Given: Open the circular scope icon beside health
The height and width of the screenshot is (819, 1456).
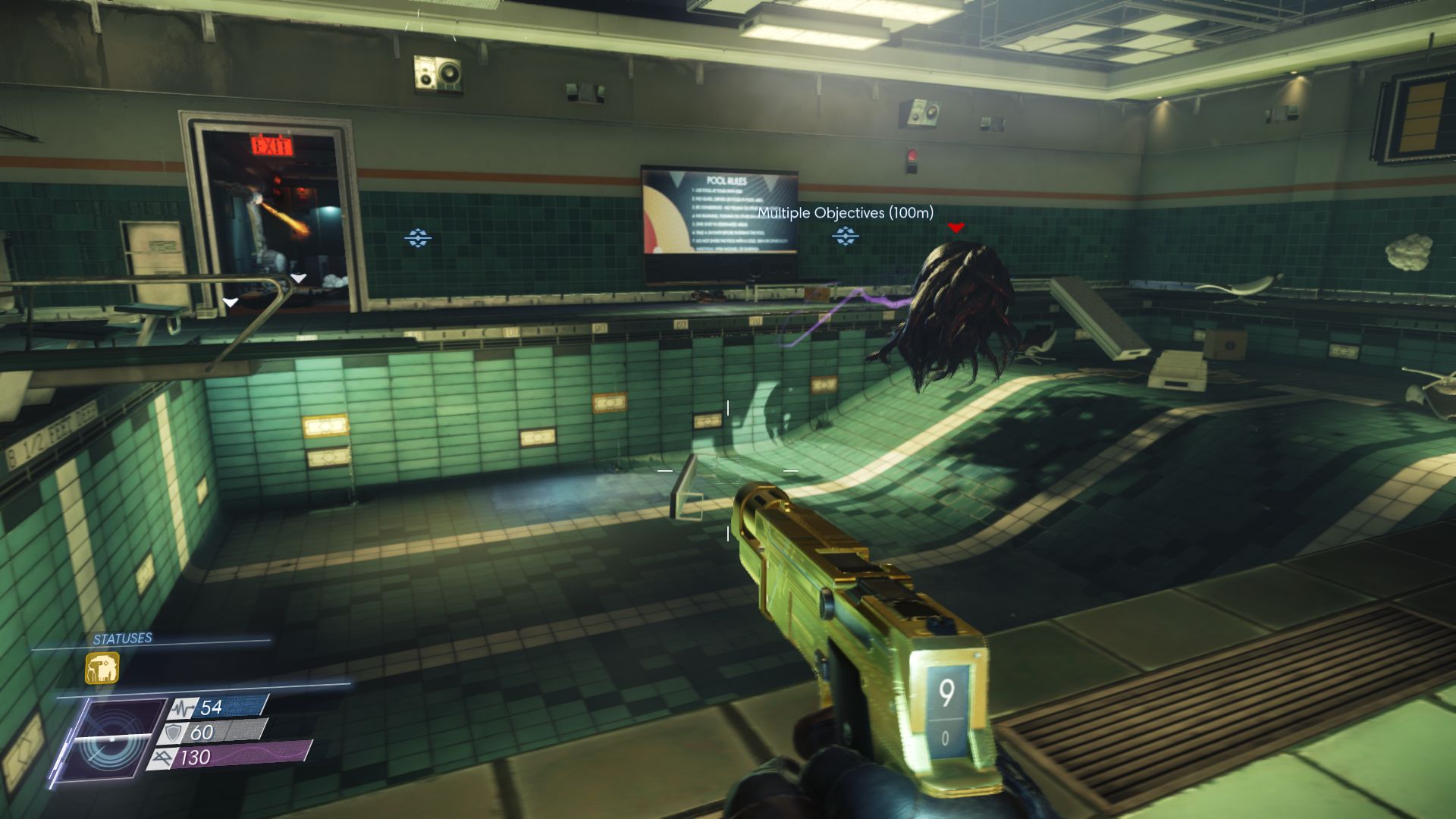Looking at the screenshot, I should point(113,739).
